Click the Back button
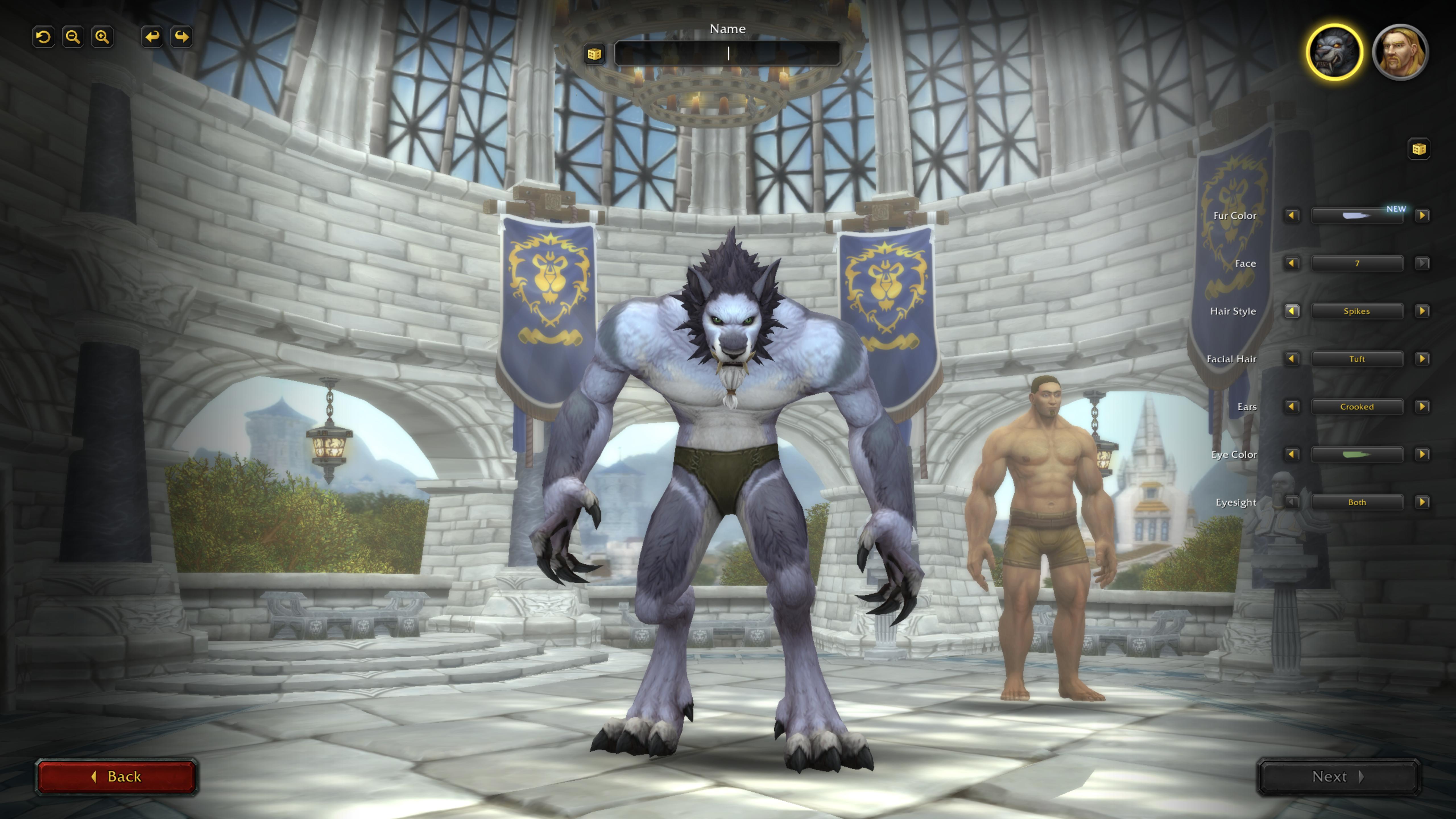Screen dimensions: 1456x819 pyautogui.click(x=116, y=777)
